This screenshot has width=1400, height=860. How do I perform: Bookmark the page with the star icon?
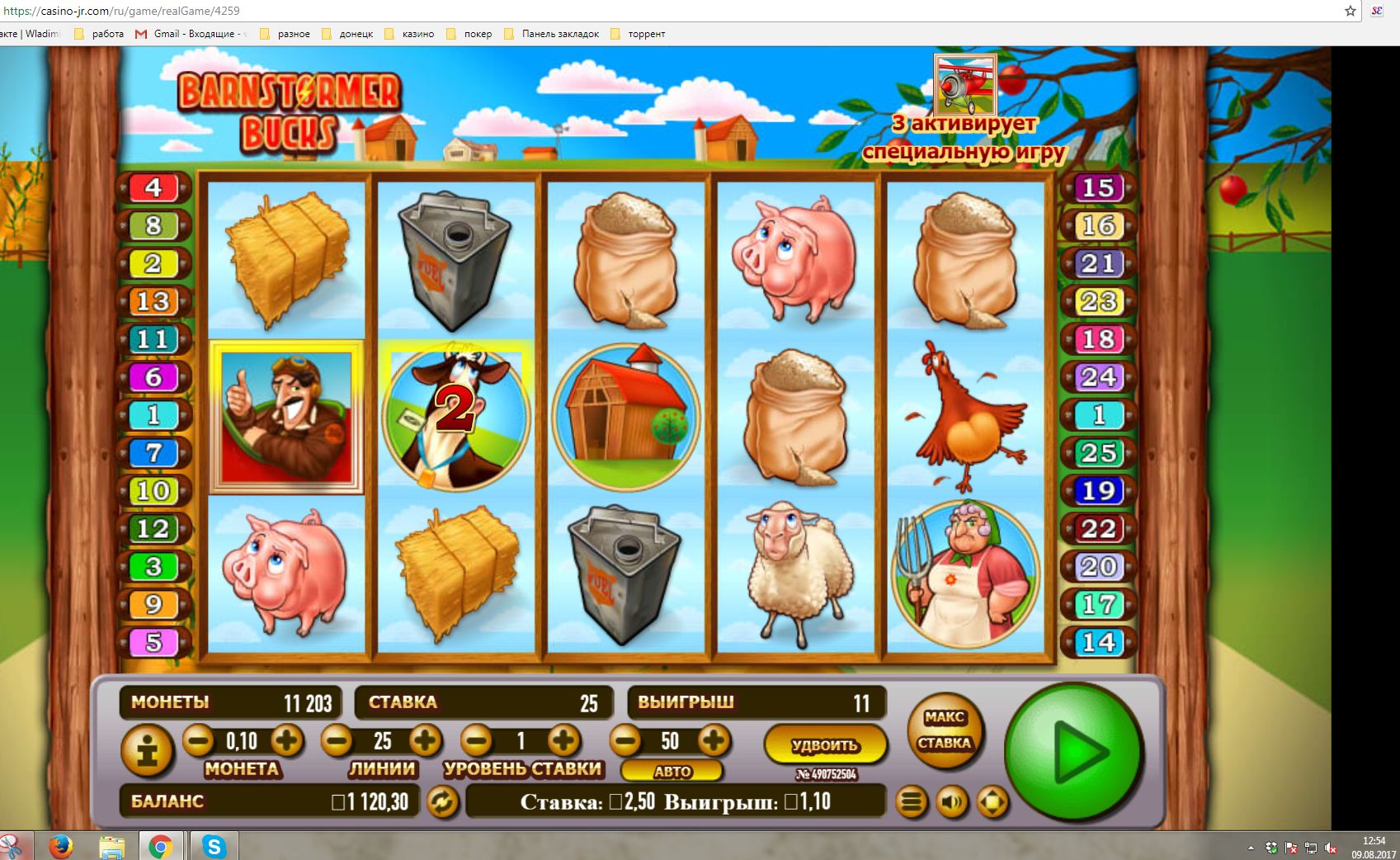point(1350,11)
